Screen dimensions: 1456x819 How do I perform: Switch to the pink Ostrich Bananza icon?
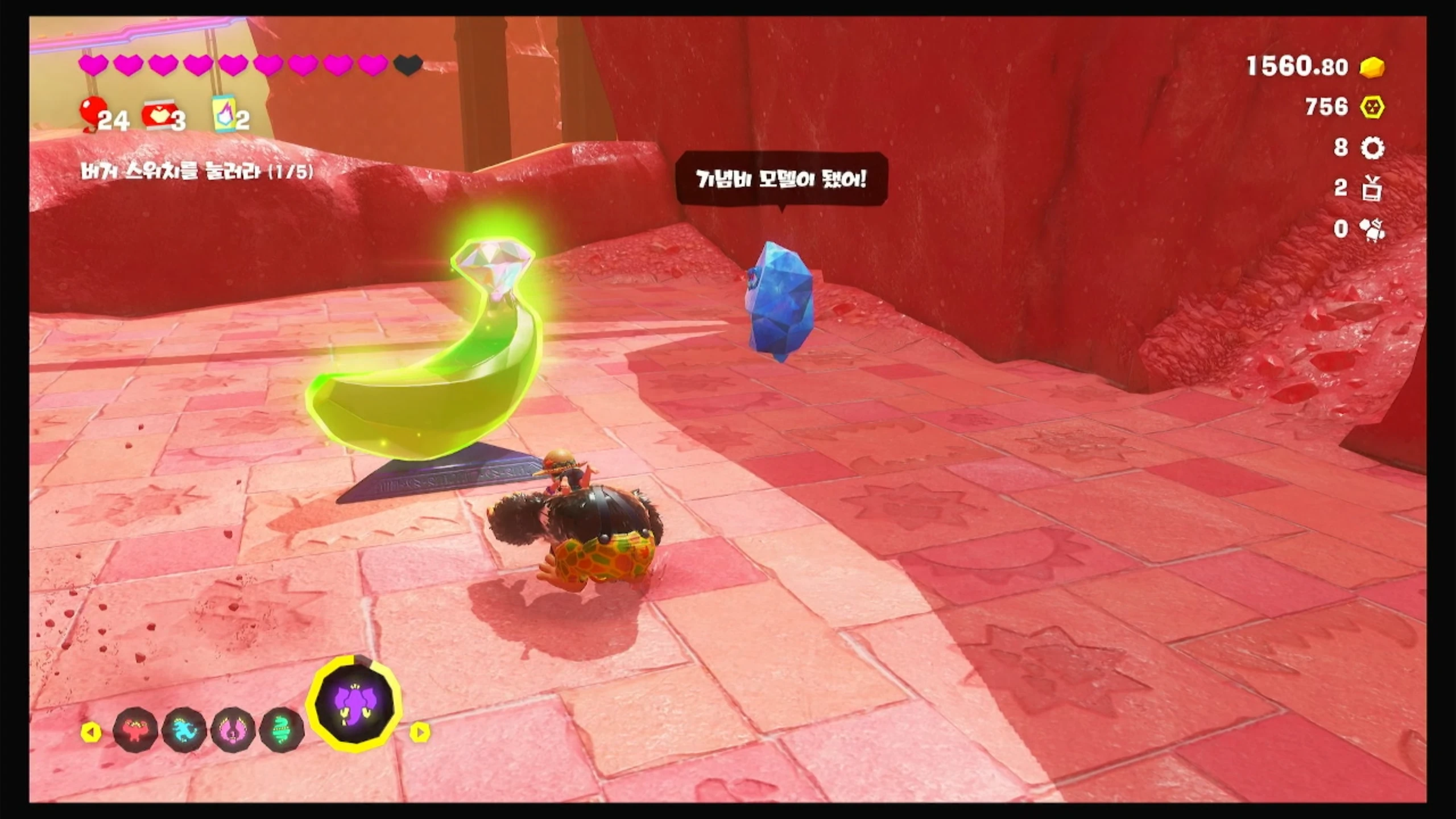click(x=233, y=730)
